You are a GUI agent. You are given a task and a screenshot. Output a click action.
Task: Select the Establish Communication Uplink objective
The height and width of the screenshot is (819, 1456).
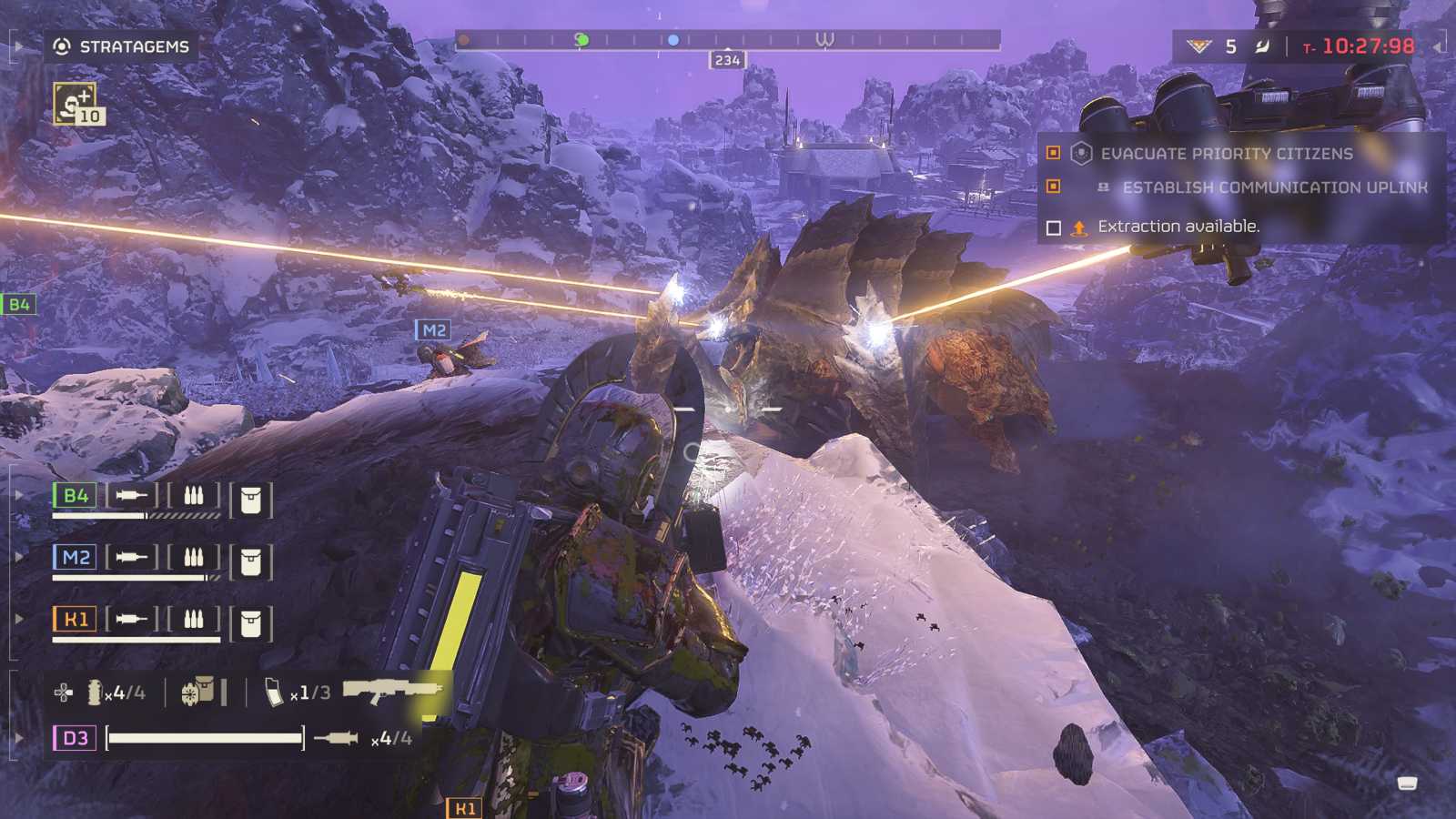[x=1274, y=187]
